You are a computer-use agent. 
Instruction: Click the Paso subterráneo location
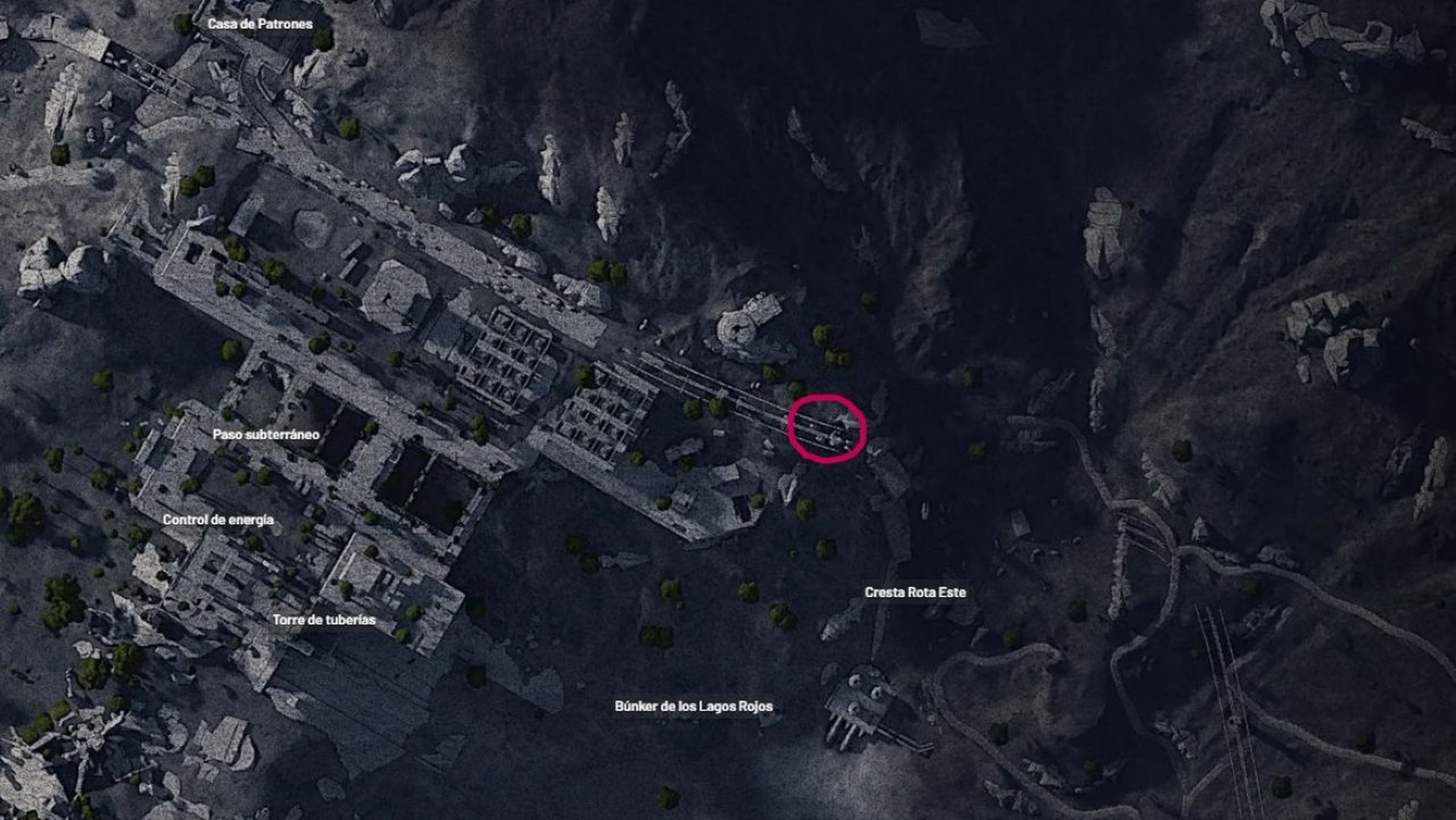coord(266,435)
